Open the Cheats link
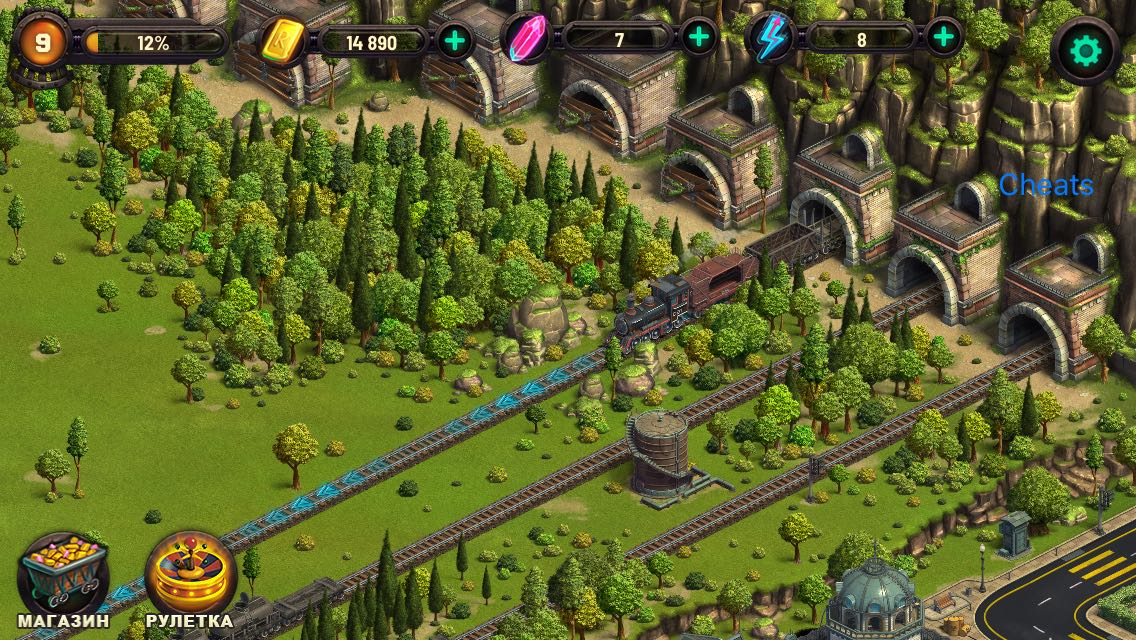This screenshot has width=1136, height=640. coord(1046,185)
